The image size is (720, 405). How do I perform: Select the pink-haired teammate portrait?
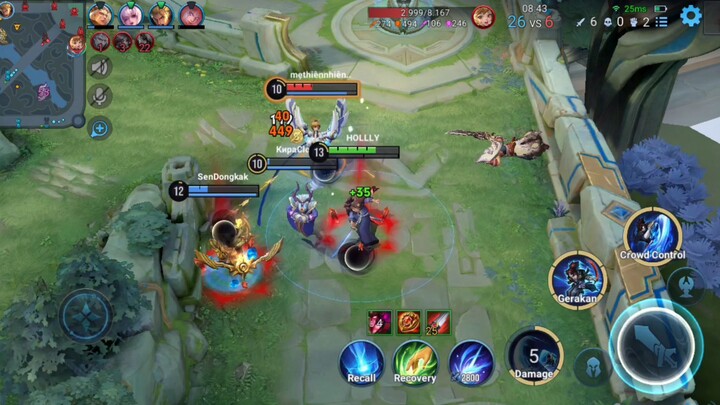pos(130,14)
